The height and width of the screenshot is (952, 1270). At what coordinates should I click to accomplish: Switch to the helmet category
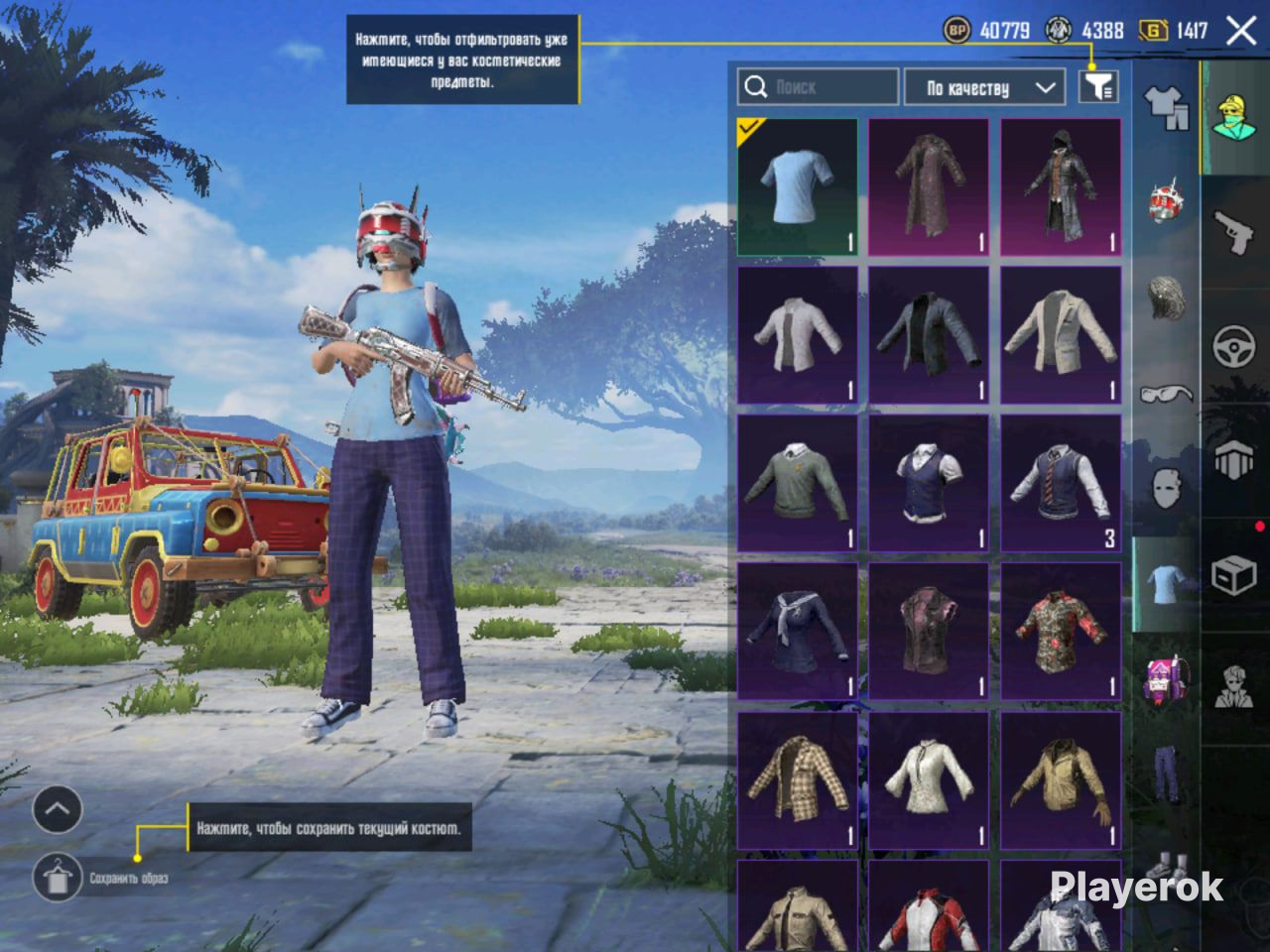(1167, 201)
